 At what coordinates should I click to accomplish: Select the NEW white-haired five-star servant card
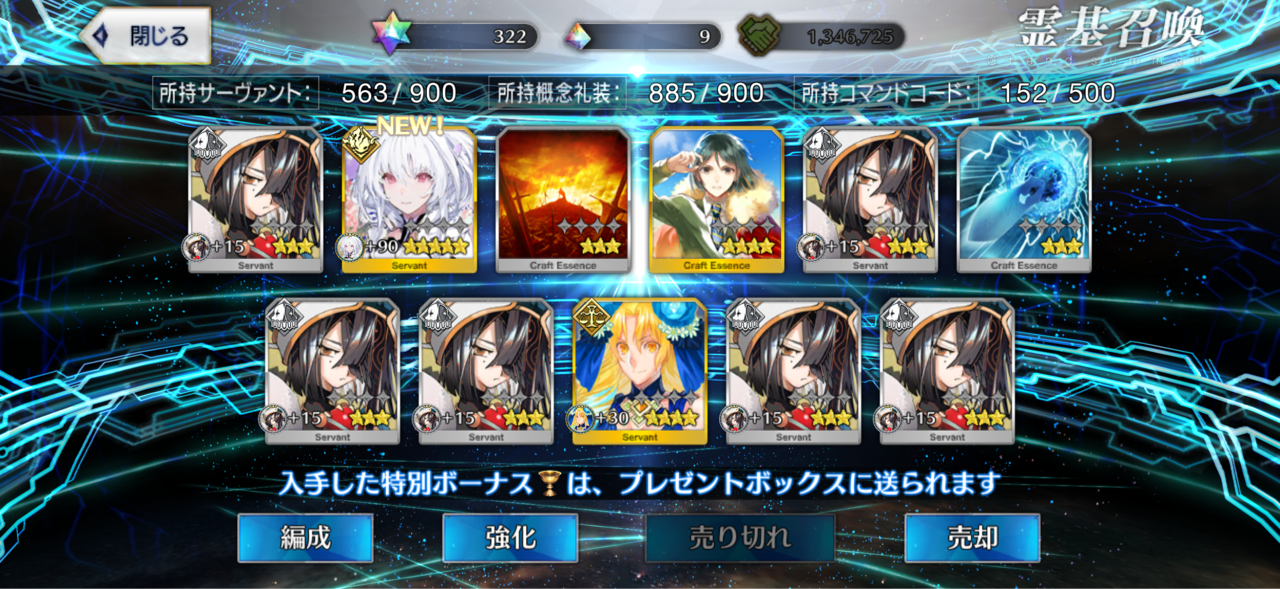tap(409, 199)
